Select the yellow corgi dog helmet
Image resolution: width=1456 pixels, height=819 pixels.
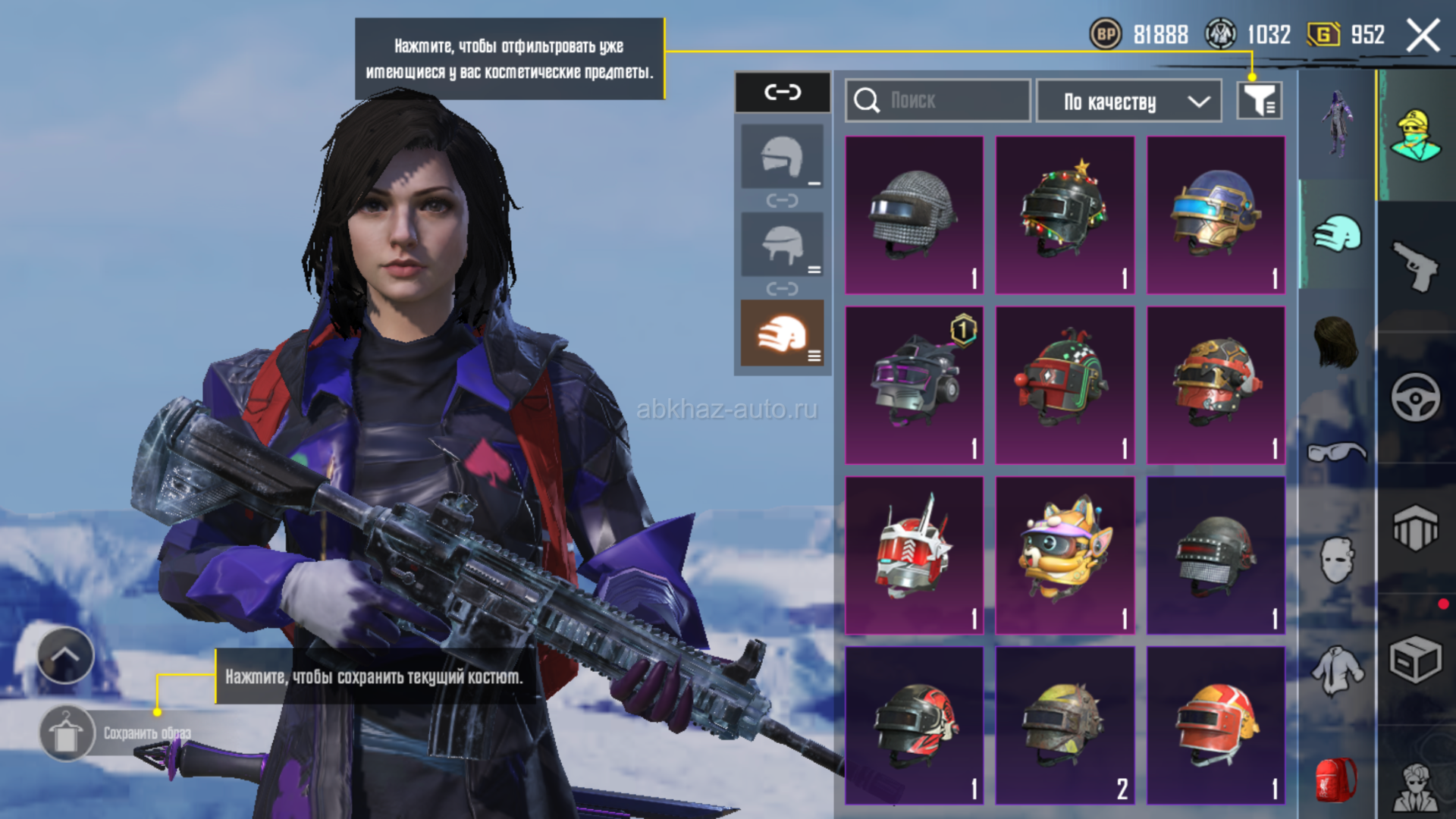pos(1065,555)
